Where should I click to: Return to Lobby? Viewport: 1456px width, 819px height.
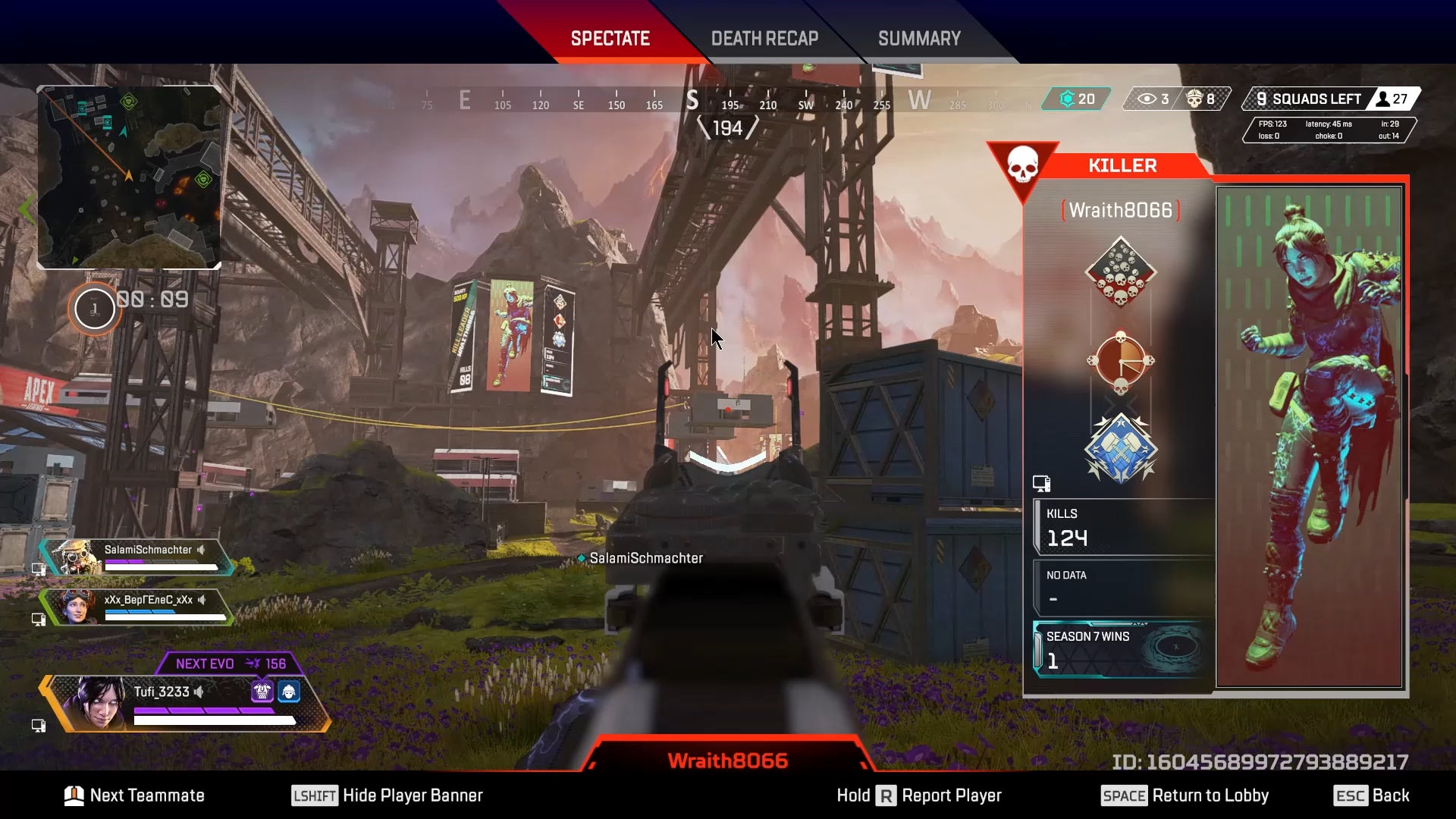tap(1185, 795)
